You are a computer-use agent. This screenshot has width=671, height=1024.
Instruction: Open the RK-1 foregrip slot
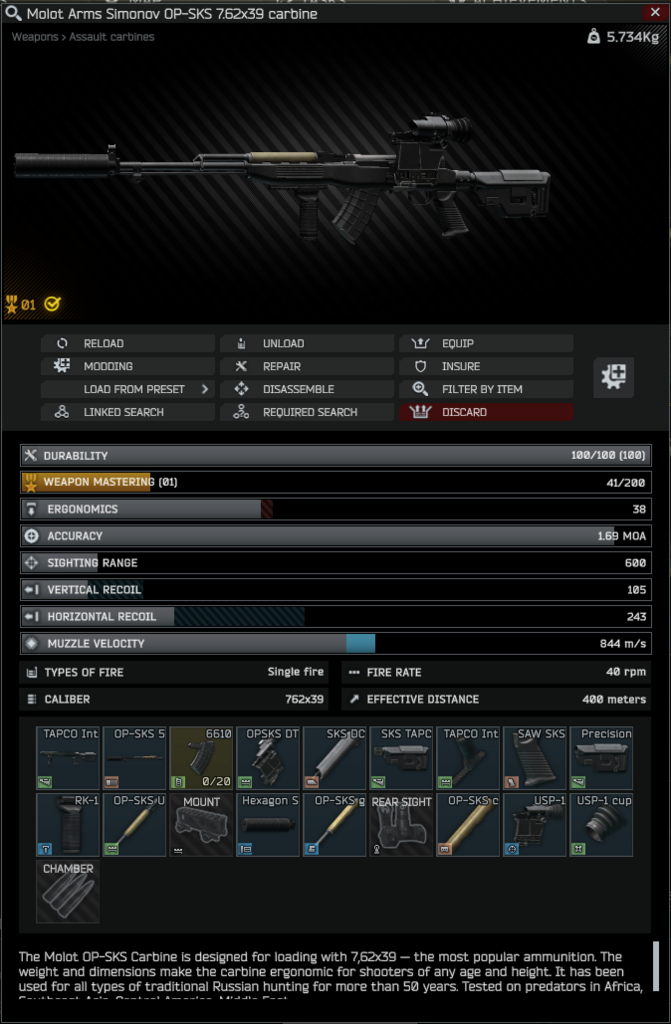coord(68,825)
